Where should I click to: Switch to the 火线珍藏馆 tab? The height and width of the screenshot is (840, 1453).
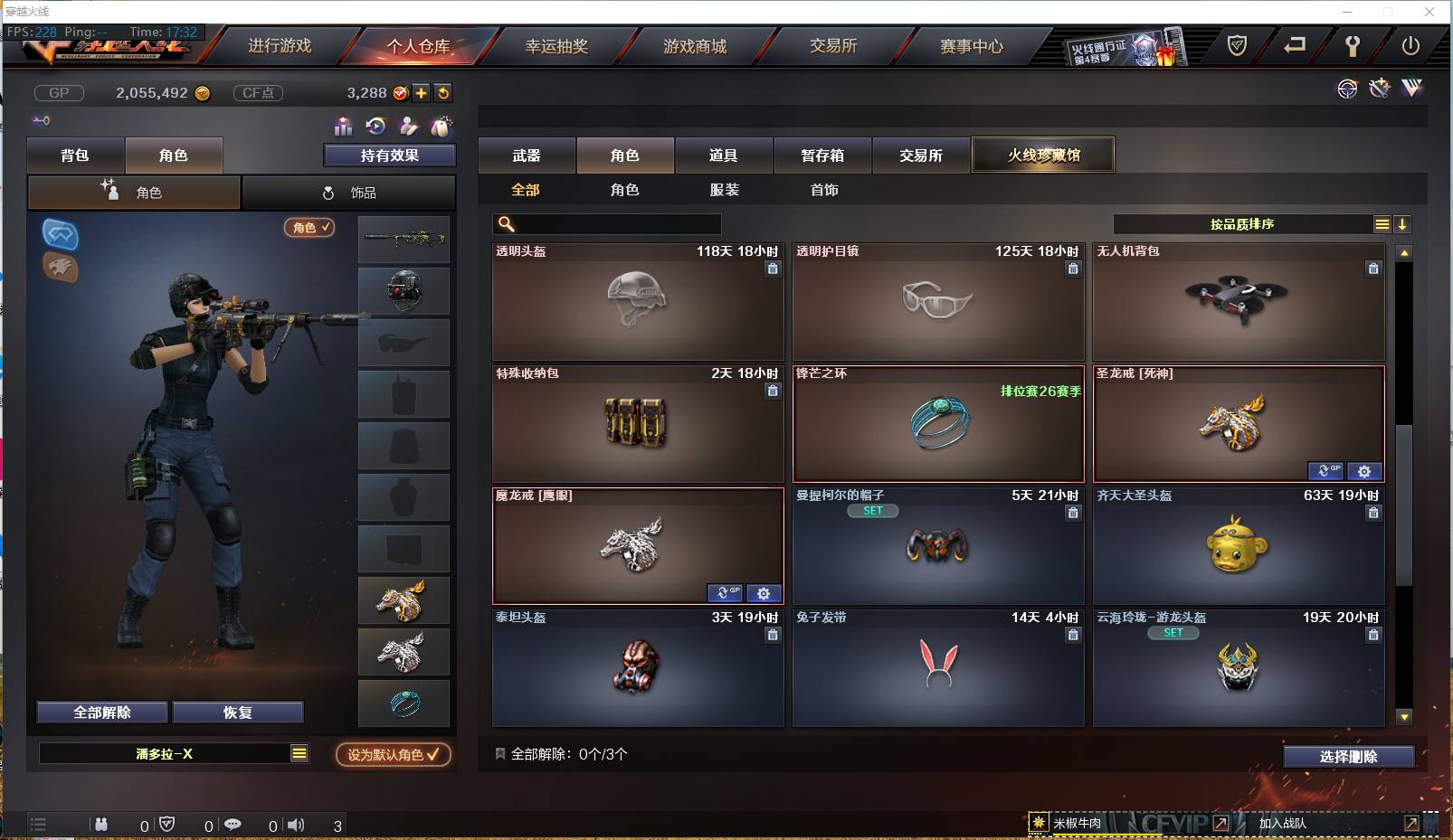pyautogui.click(x=1043, y=155)
